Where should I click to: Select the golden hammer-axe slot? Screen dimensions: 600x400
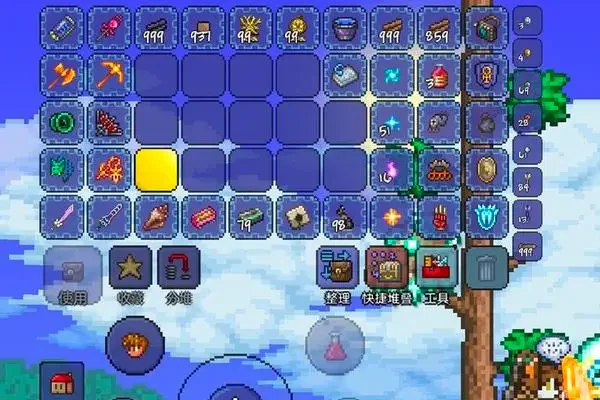pyautogui.click(x=62, y=73)
